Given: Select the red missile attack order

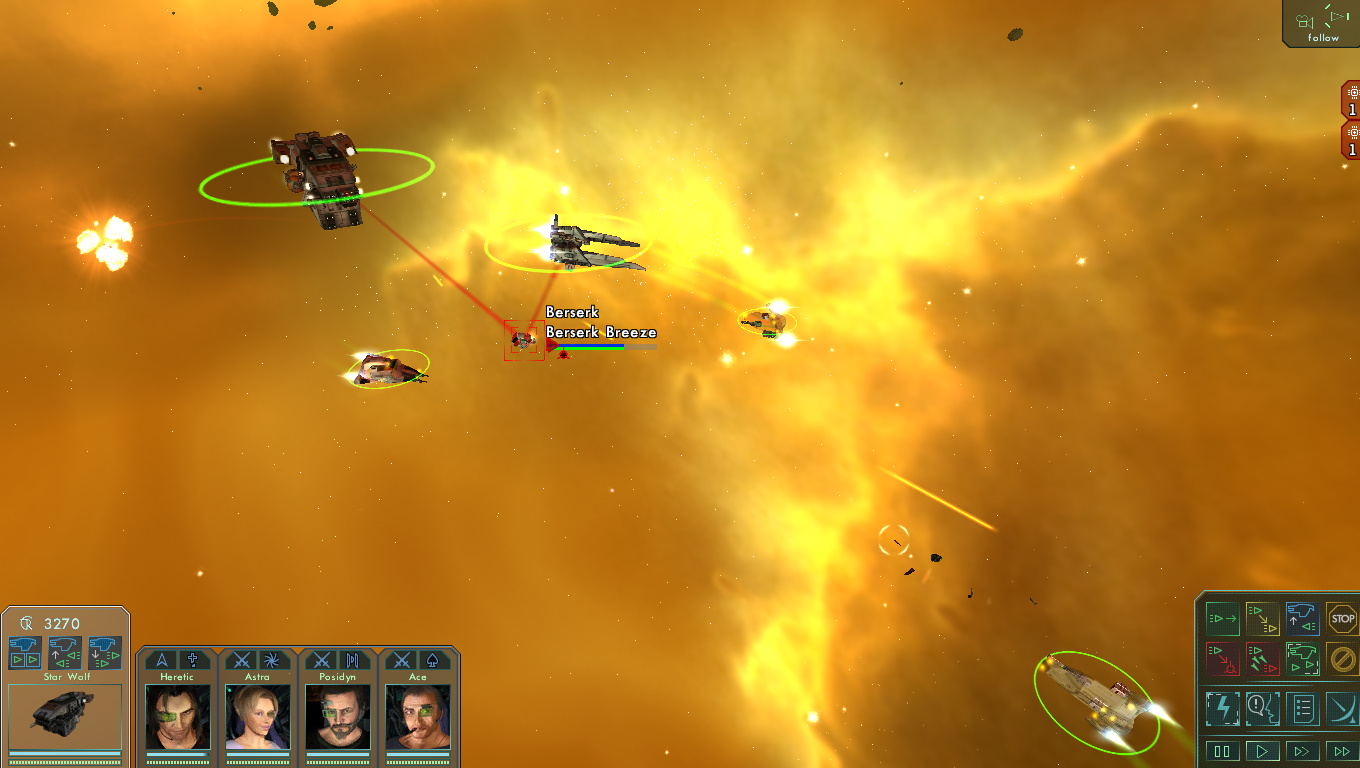Looking at the screenshot, I should coord(1262,659).
